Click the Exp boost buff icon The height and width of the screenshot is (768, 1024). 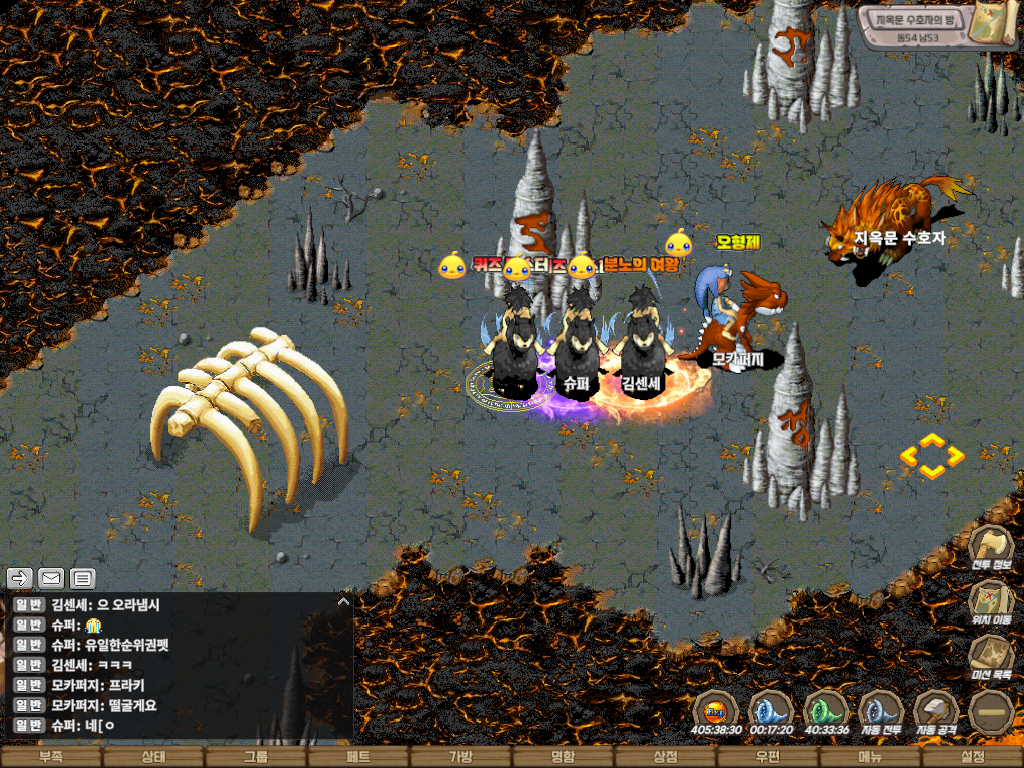(x=716, y=711)
